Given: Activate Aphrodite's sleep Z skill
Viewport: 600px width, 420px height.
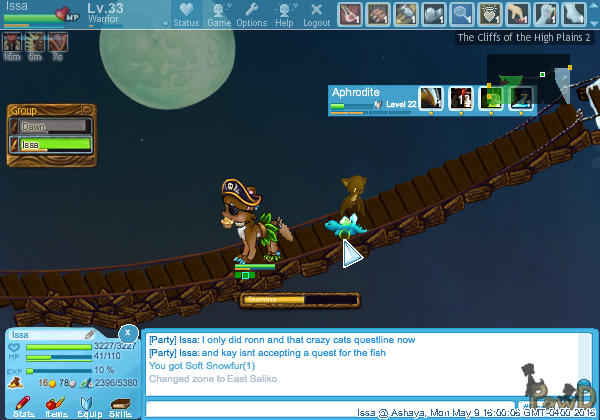Looking at the screenshot, I should [521, 97].
